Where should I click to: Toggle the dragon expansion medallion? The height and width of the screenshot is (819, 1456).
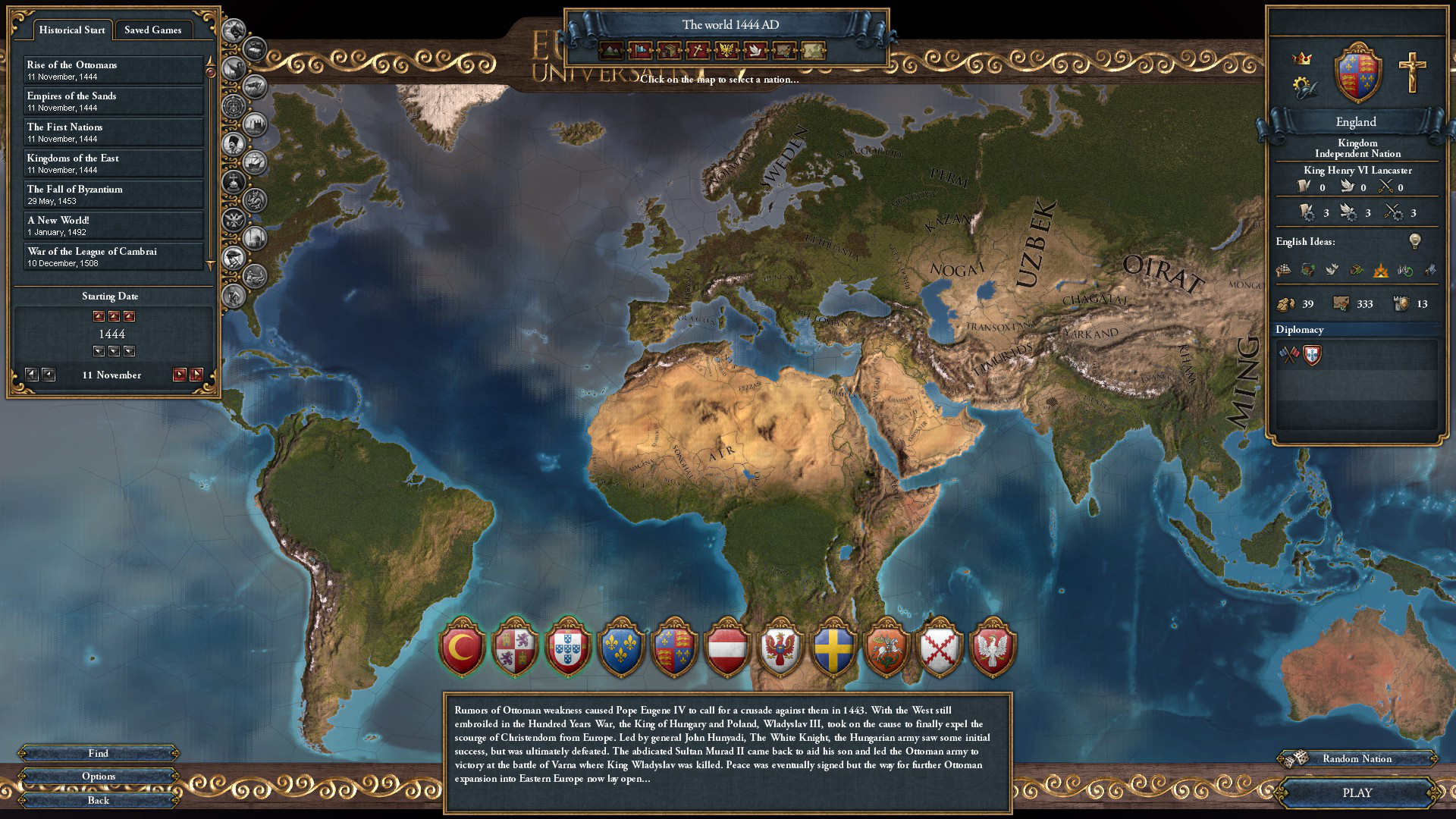[254, 200]
